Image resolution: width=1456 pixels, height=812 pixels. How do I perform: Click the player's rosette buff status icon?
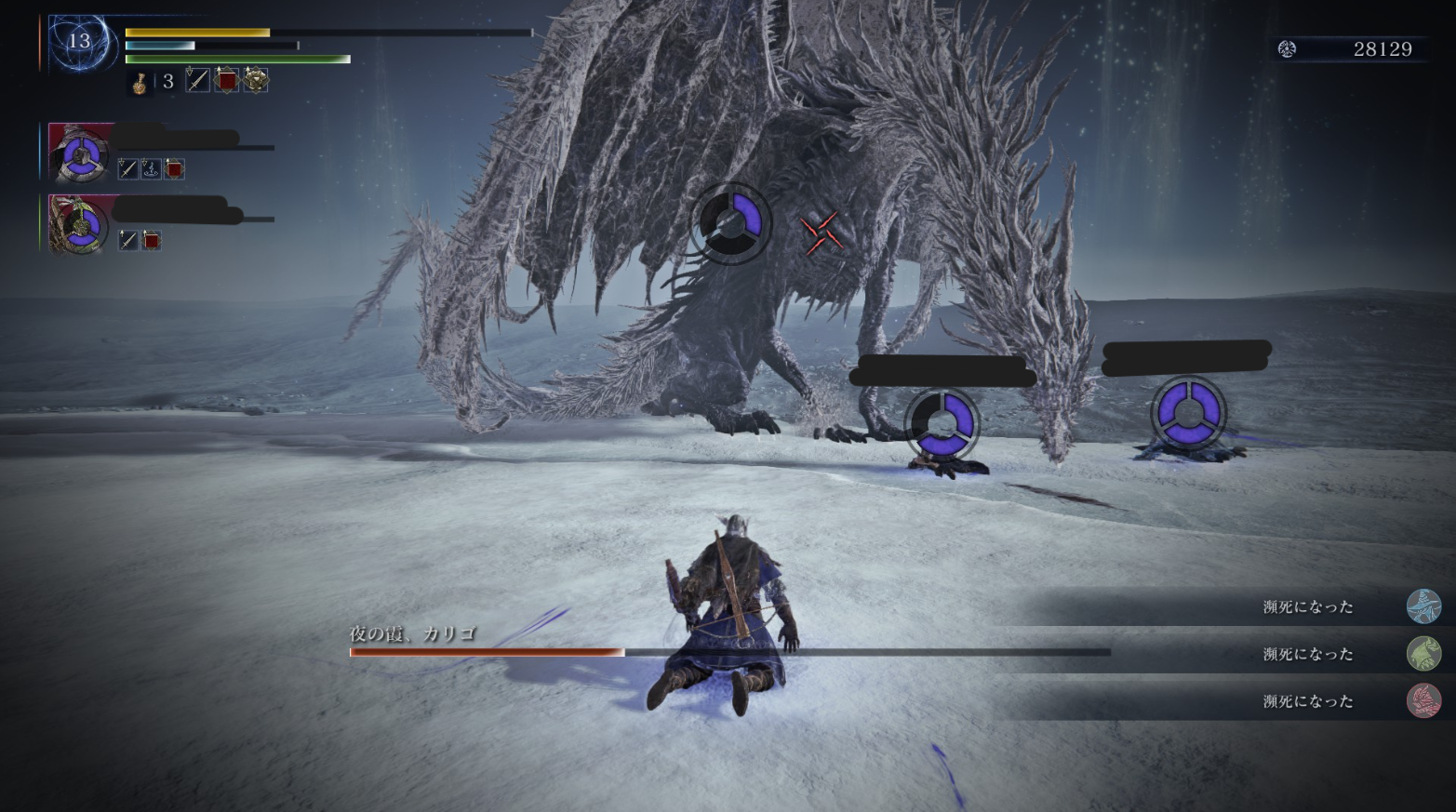coord(256,81)
